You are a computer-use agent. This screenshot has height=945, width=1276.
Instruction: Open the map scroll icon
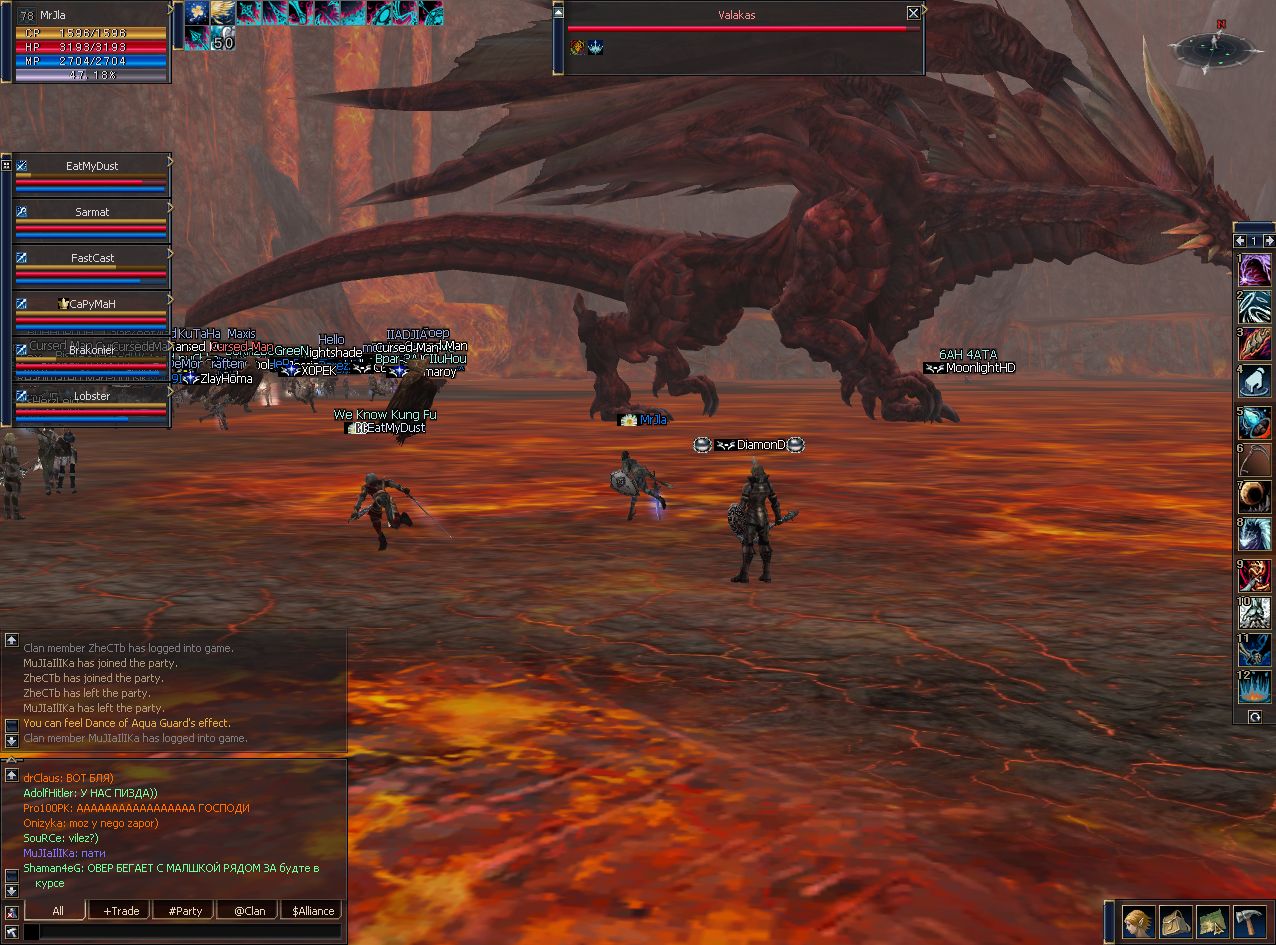coord(1212,921)
